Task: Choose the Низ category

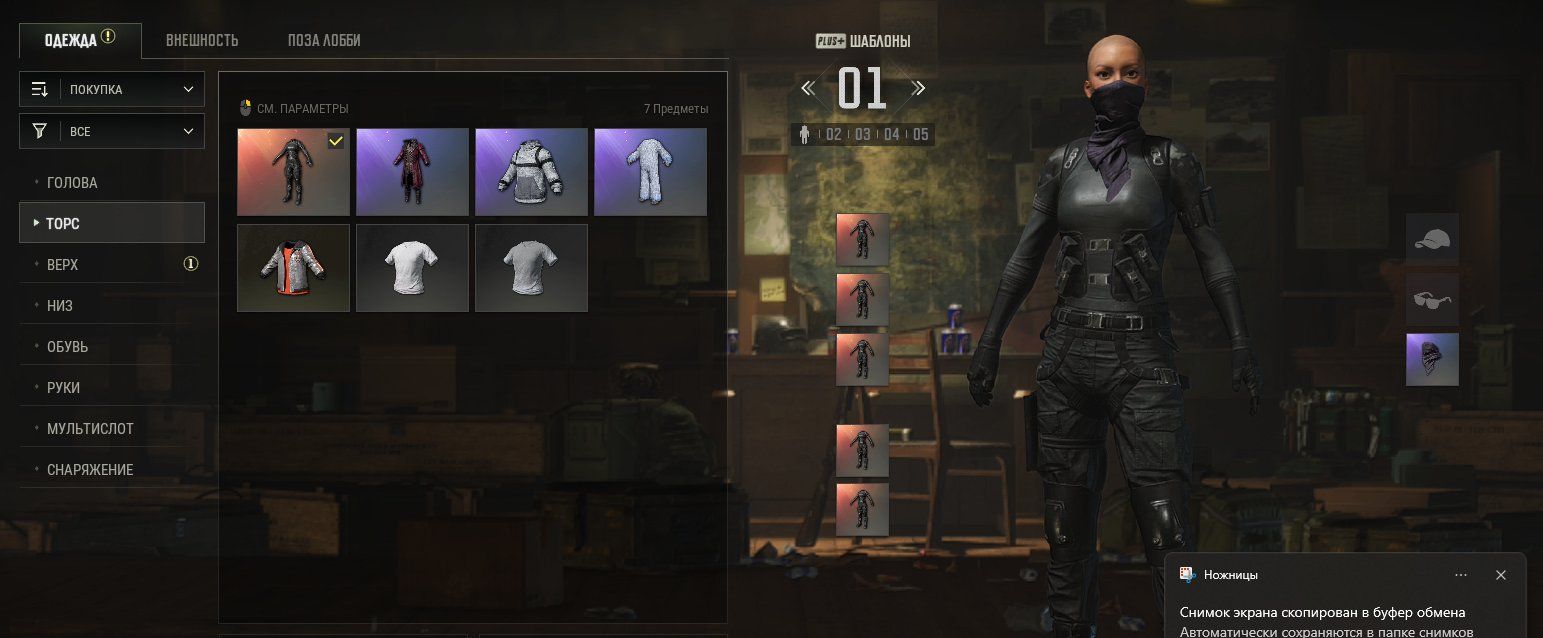Action: [x=60, y=306]
